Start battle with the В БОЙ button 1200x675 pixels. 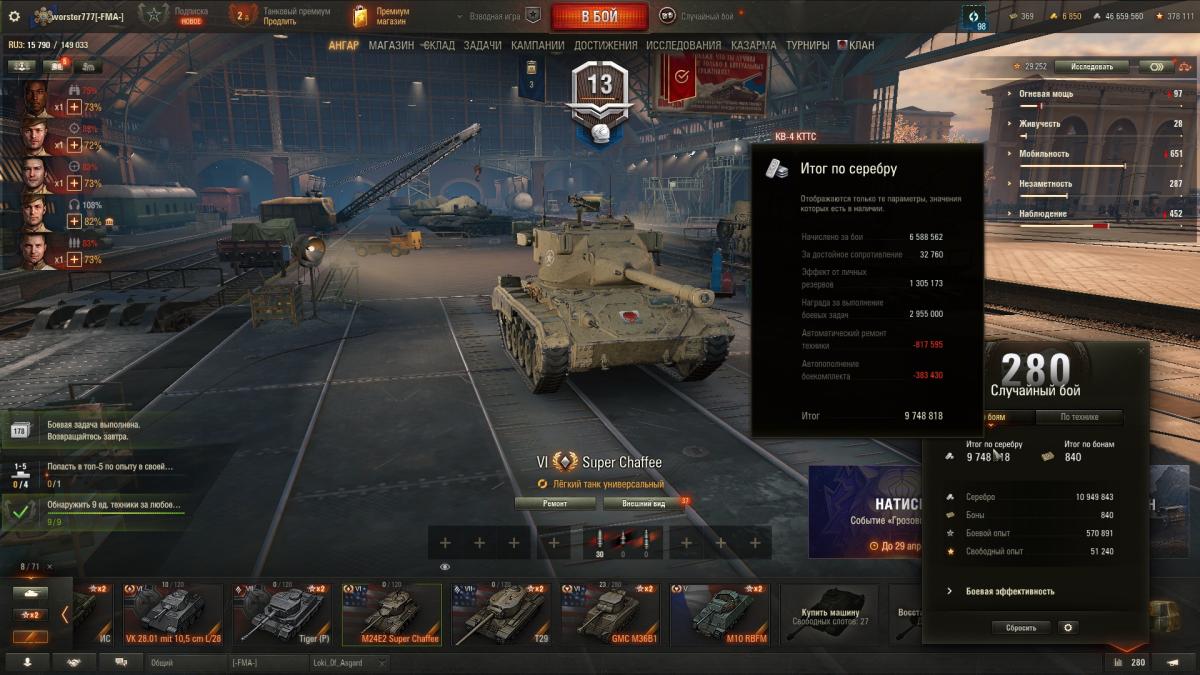tap(599, 17)
